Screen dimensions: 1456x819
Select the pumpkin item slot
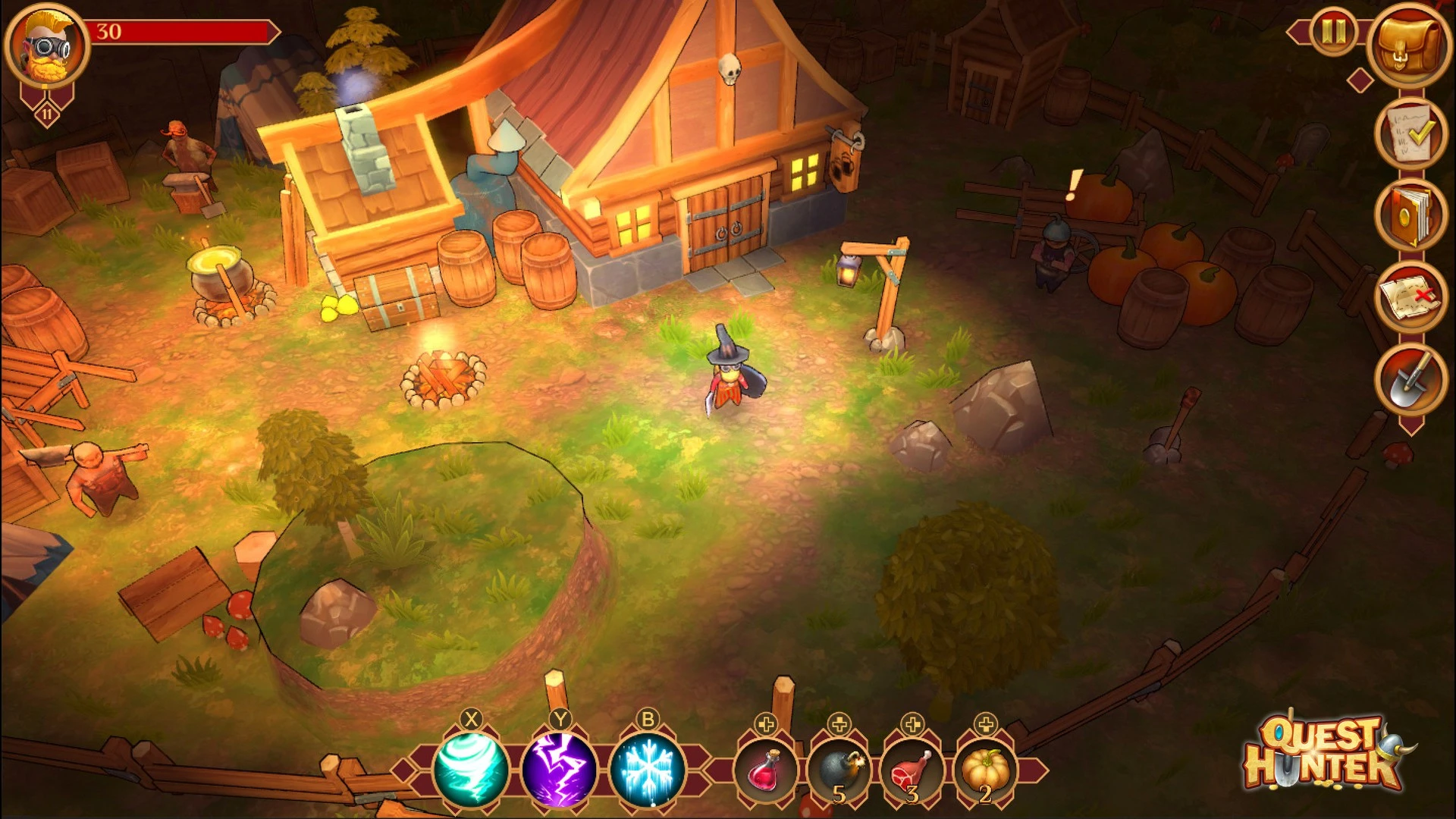(x=985, y=770)
